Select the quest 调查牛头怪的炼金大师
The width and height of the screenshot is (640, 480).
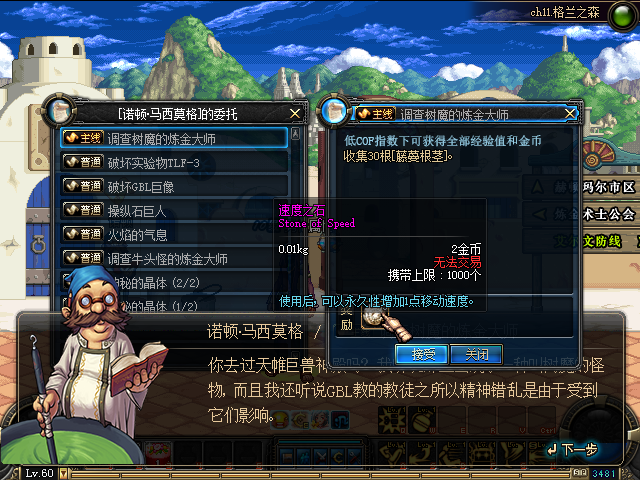tap(175, 258)
